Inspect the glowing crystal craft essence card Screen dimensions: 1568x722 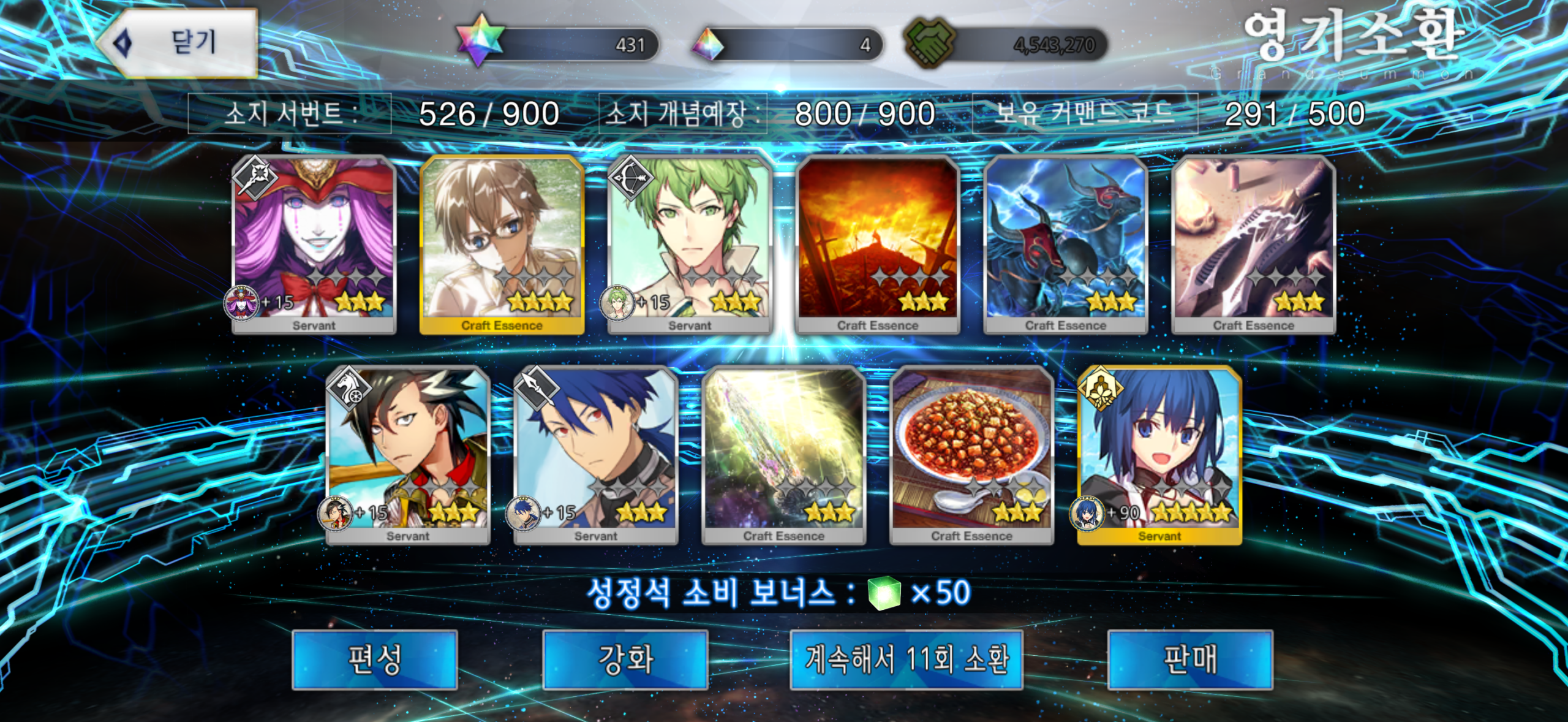784,454
